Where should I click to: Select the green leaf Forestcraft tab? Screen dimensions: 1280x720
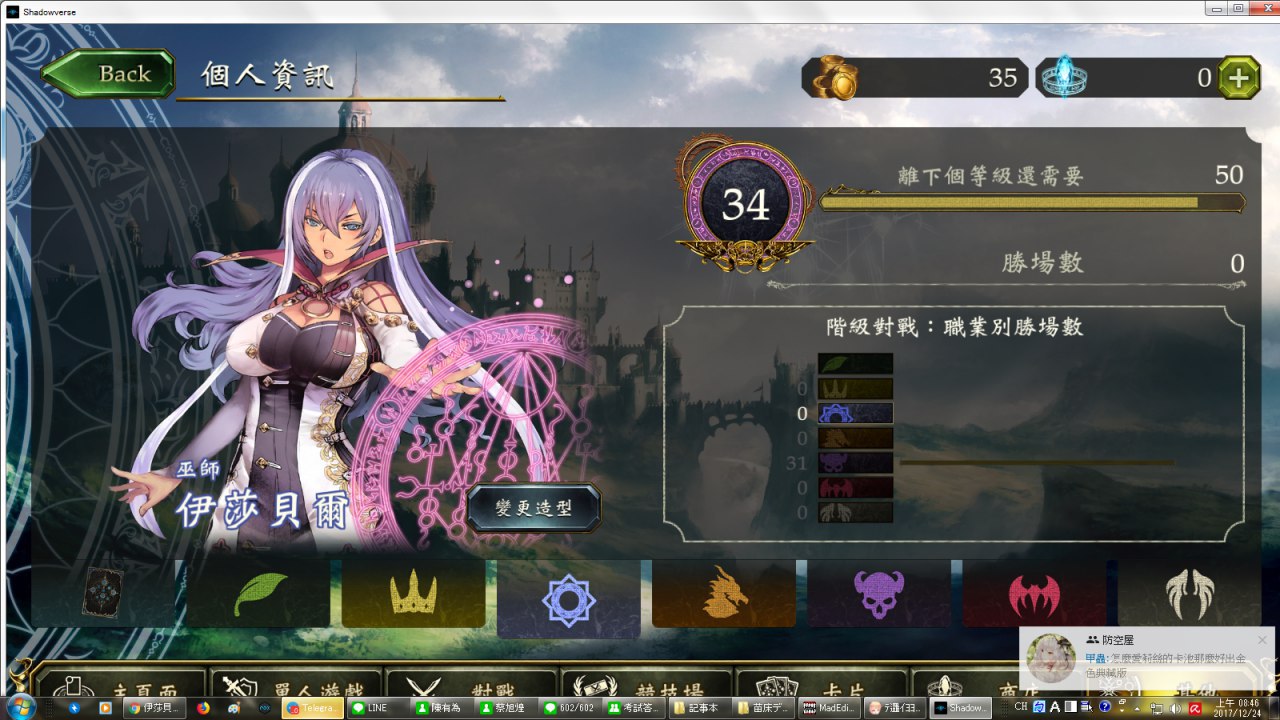click(257, 593)
